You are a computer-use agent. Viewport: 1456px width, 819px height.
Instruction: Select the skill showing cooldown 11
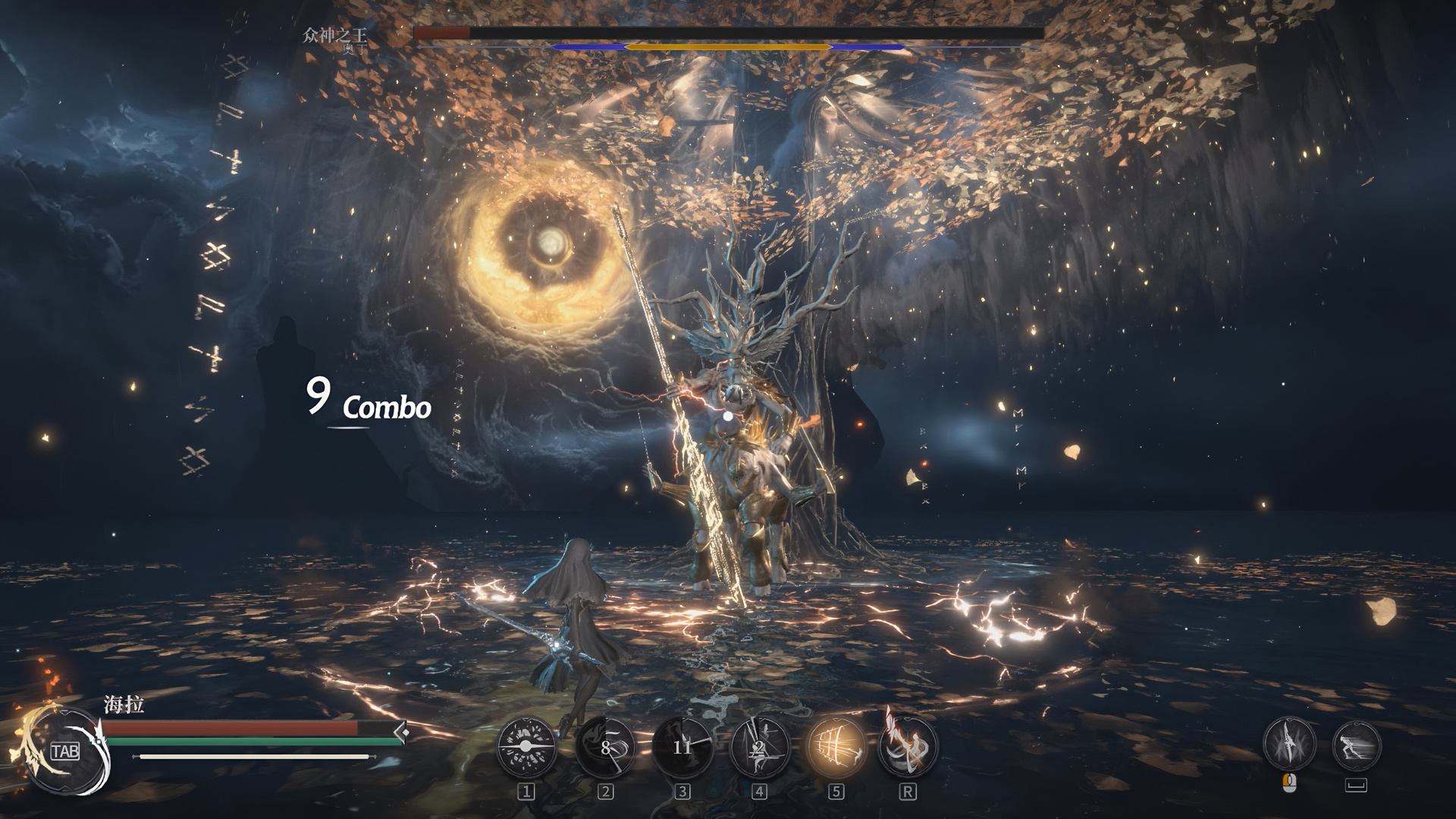(682, 747)
